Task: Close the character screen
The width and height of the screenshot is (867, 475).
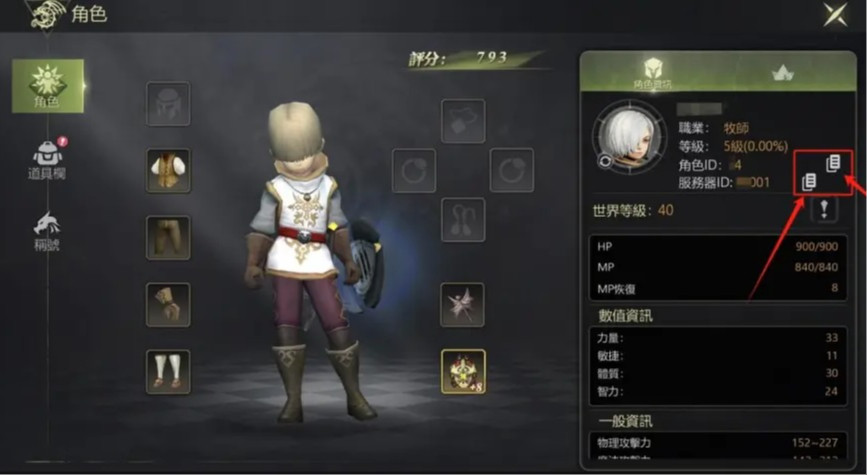Action: tap(835, 14)
